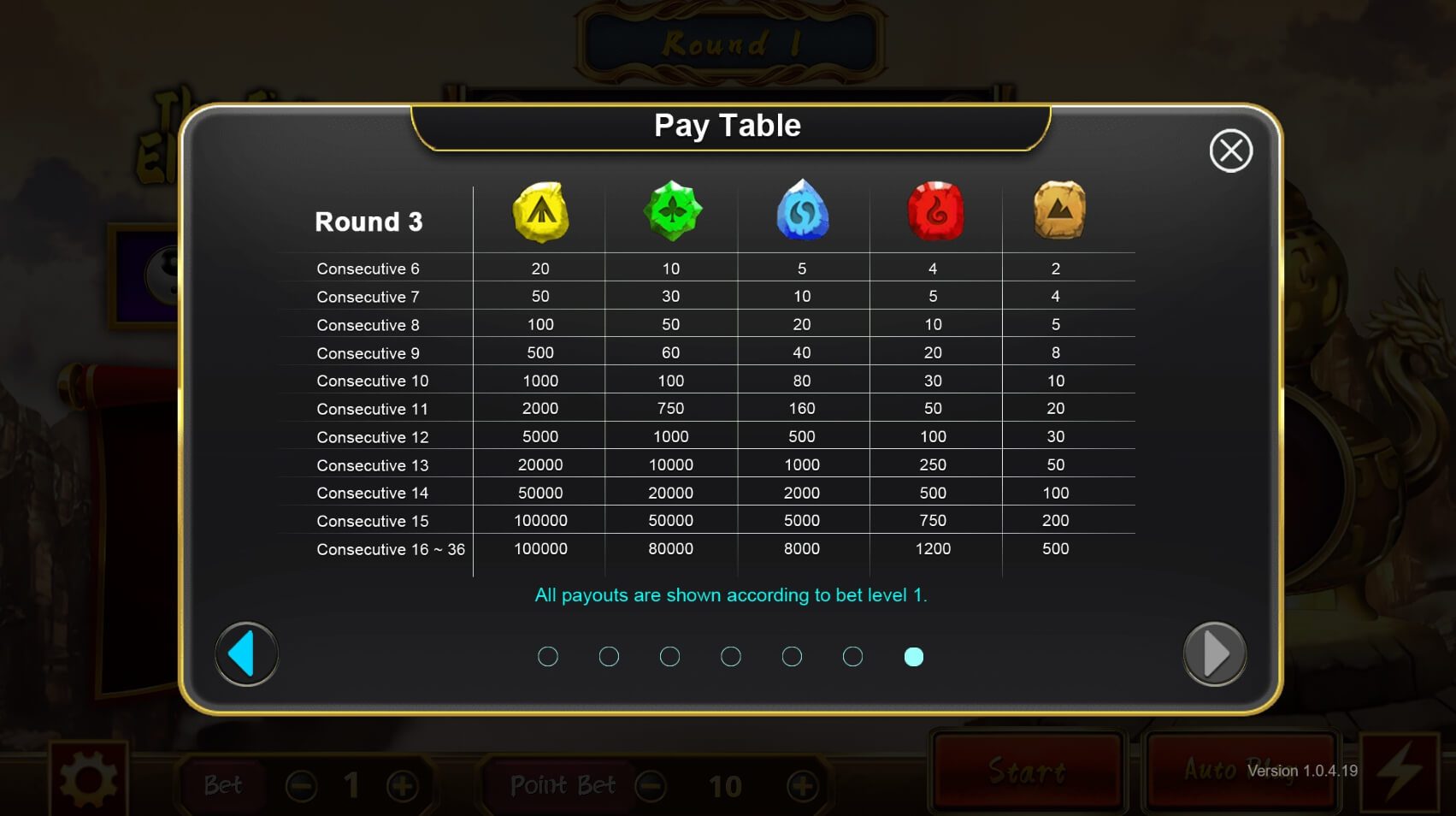The image size is (1456, 816).
Task: Close the Pay Table dialog
Action: coord(1231,150)
